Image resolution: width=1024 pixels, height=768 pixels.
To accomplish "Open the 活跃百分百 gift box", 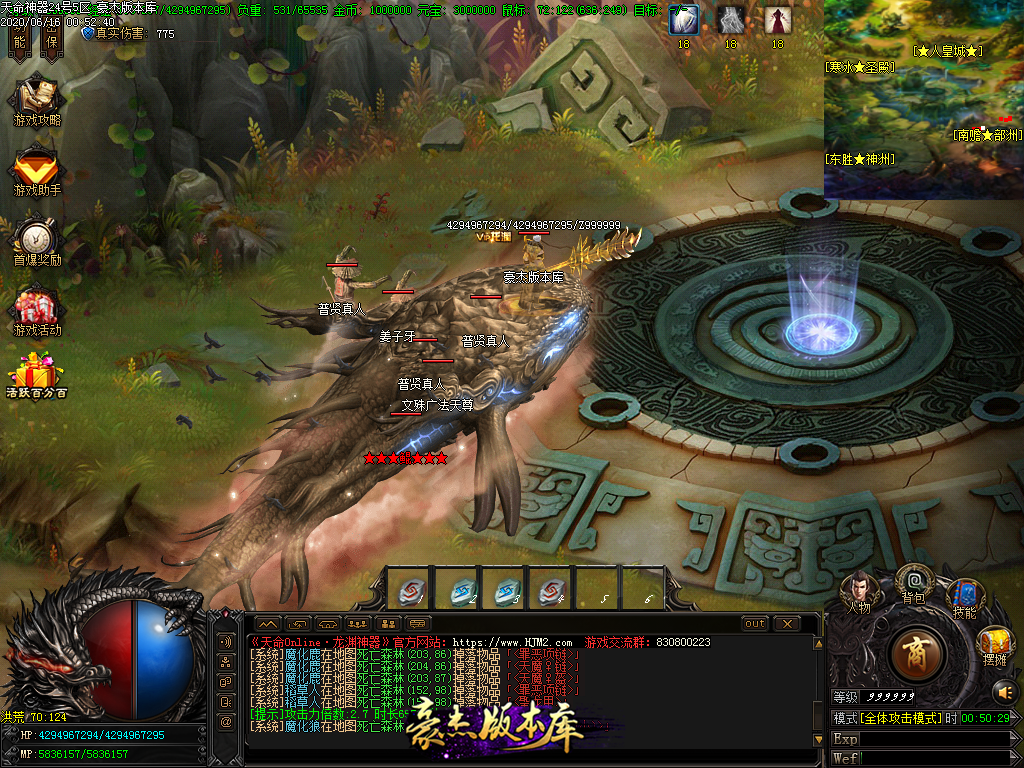I will [x=37, y=374].
